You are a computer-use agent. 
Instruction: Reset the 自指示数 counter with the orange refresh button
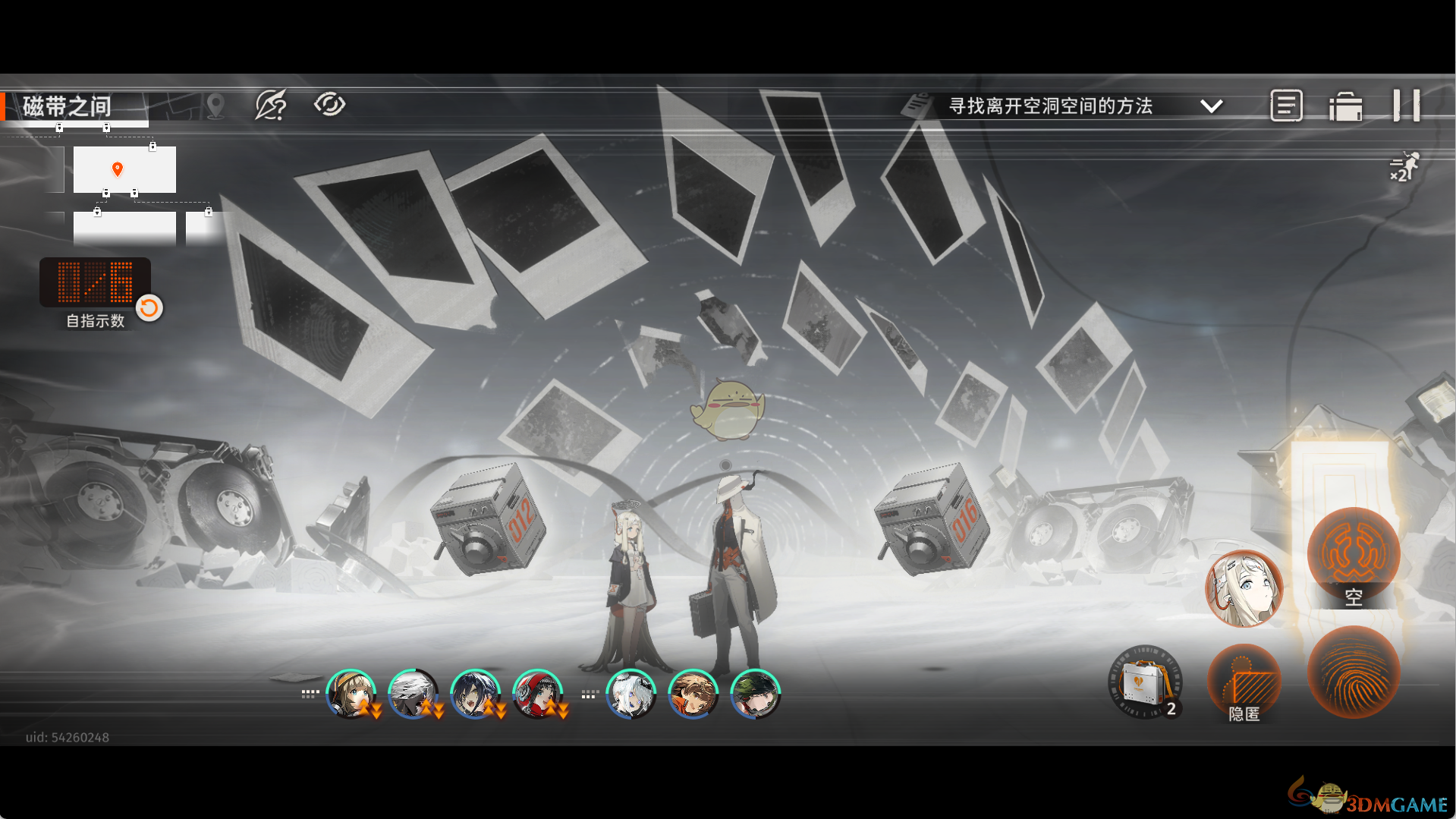click(x=149, y=307)
